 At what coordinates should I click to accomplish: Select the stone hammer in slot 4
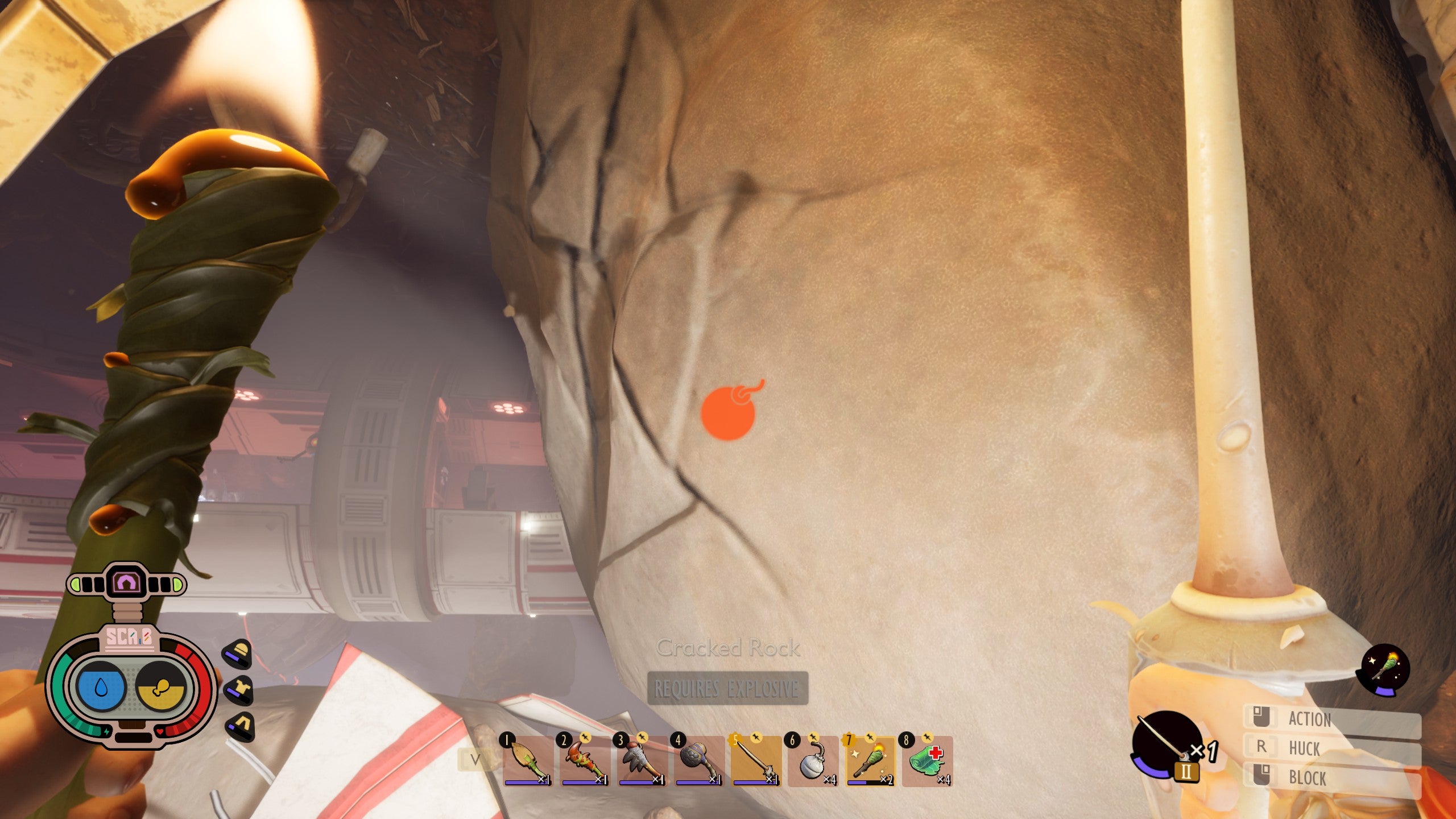(x=698, y=761)
